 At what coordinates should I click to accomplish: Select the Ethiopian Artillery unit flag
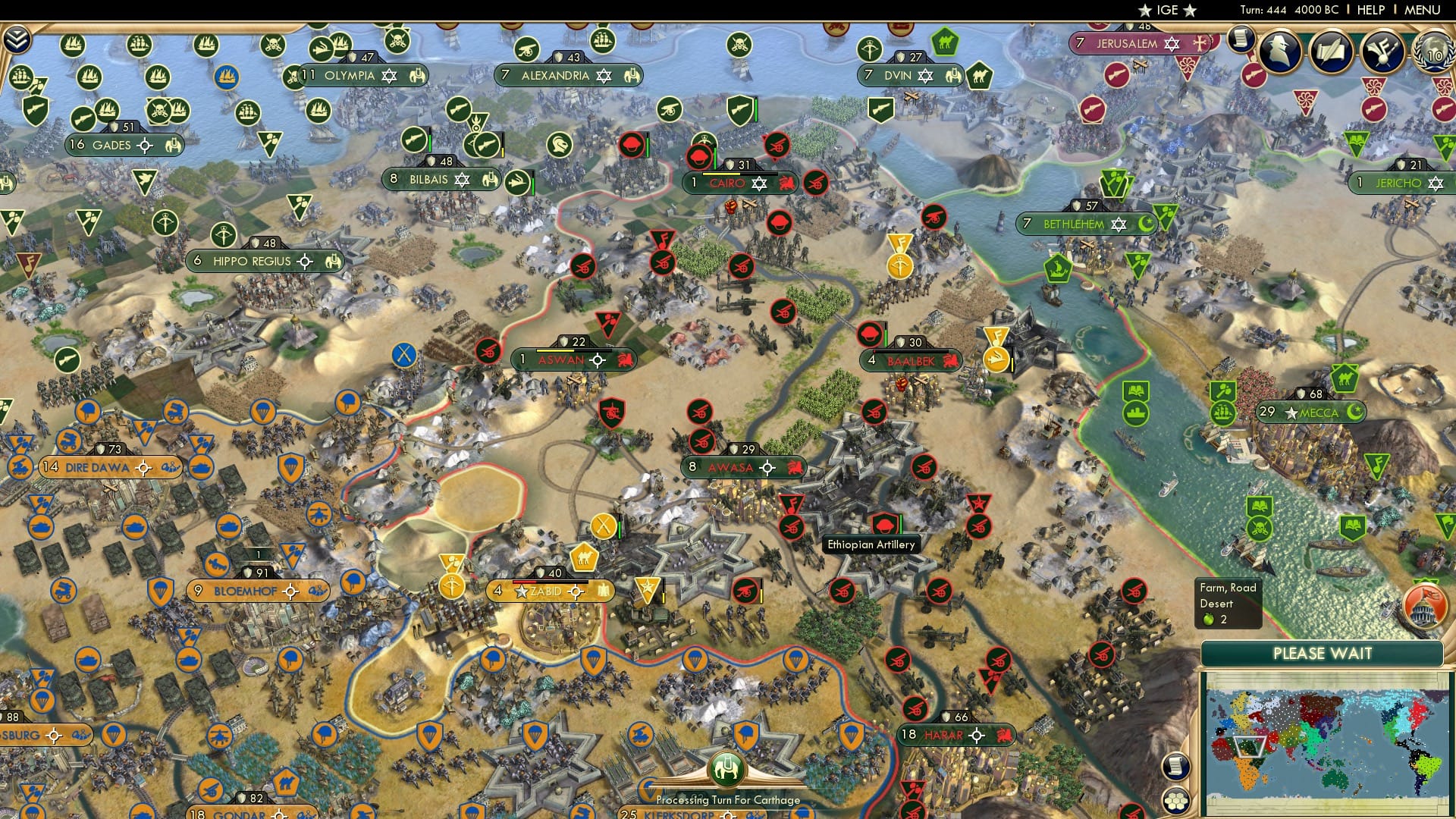click(884, 523)
